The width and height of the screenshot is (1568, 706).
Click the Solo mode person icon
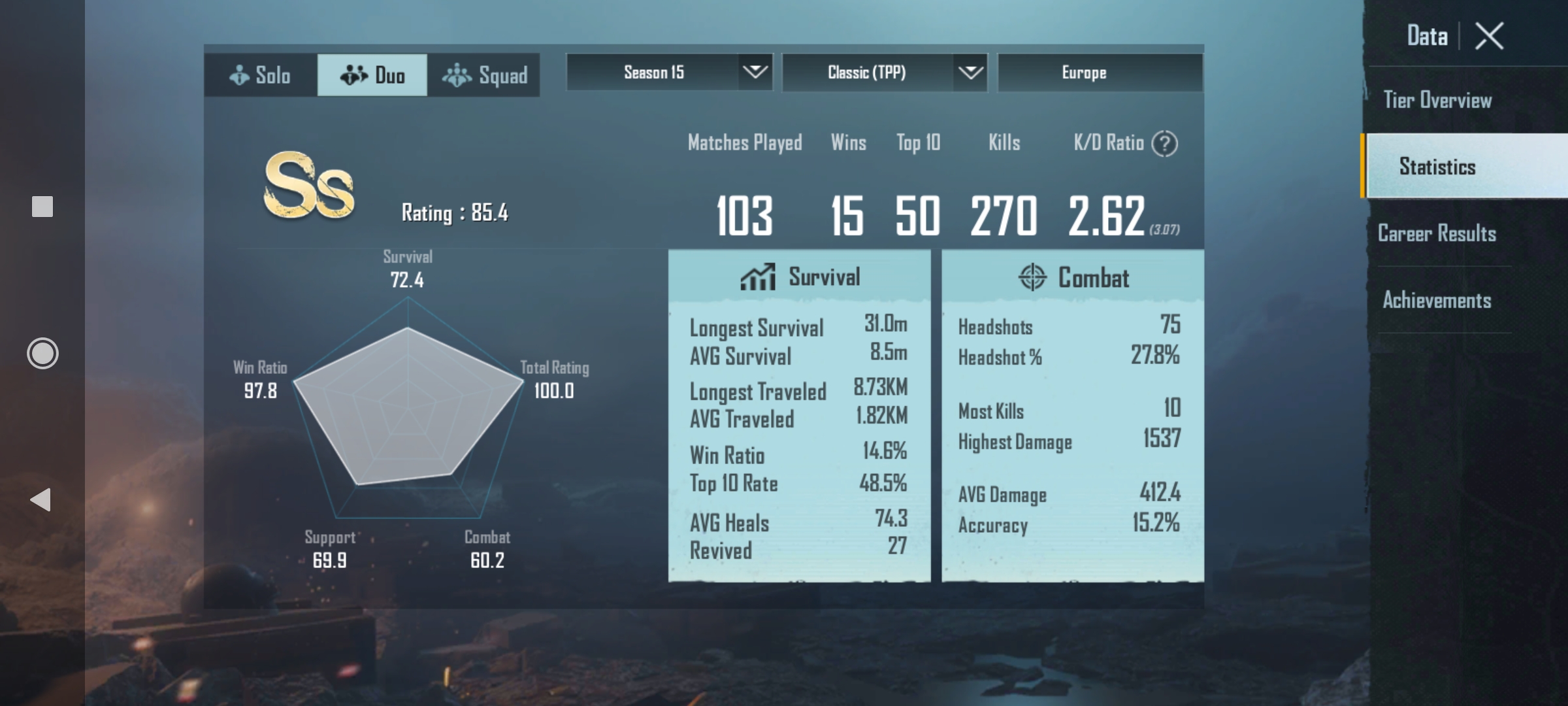tap(238, 75)
